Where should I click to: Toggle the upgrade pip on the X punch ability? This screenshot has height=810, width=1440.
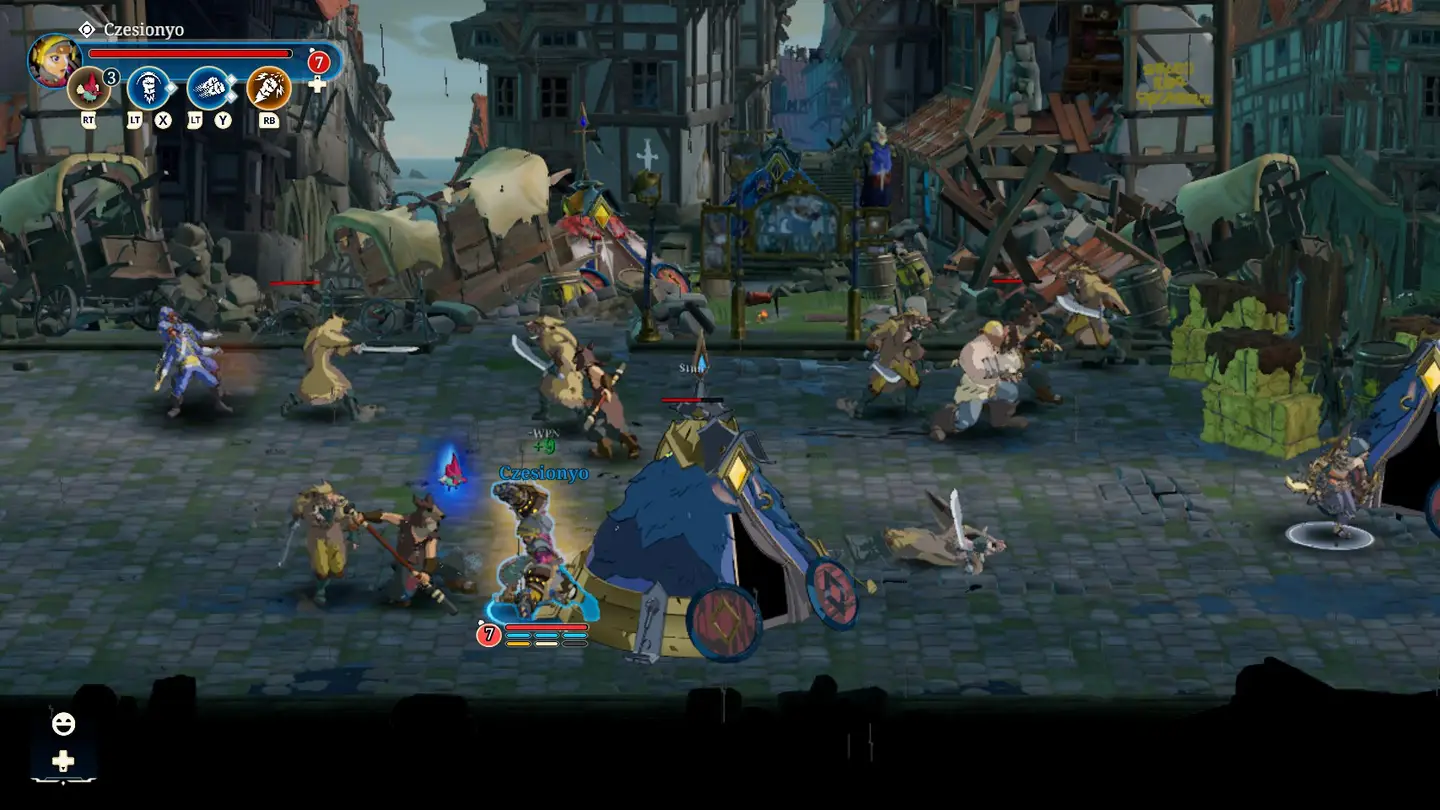tap(171, 87)
